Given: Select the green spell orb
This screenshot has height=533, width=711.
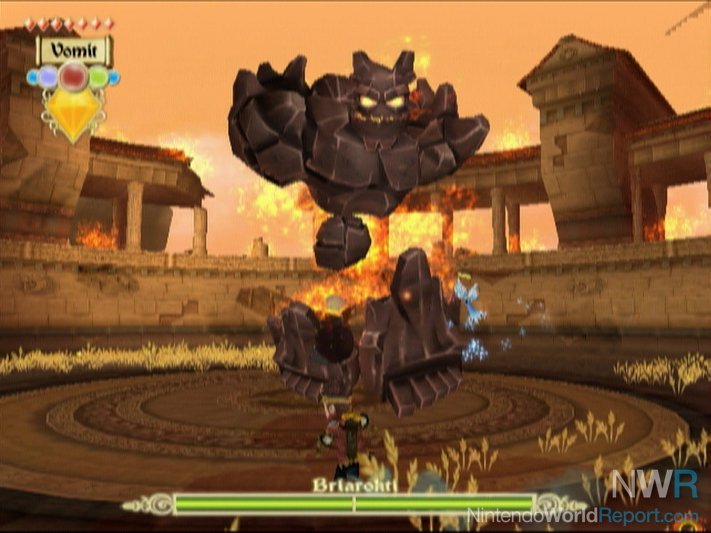Looking at the screenshot, I should tap(98, 77).
